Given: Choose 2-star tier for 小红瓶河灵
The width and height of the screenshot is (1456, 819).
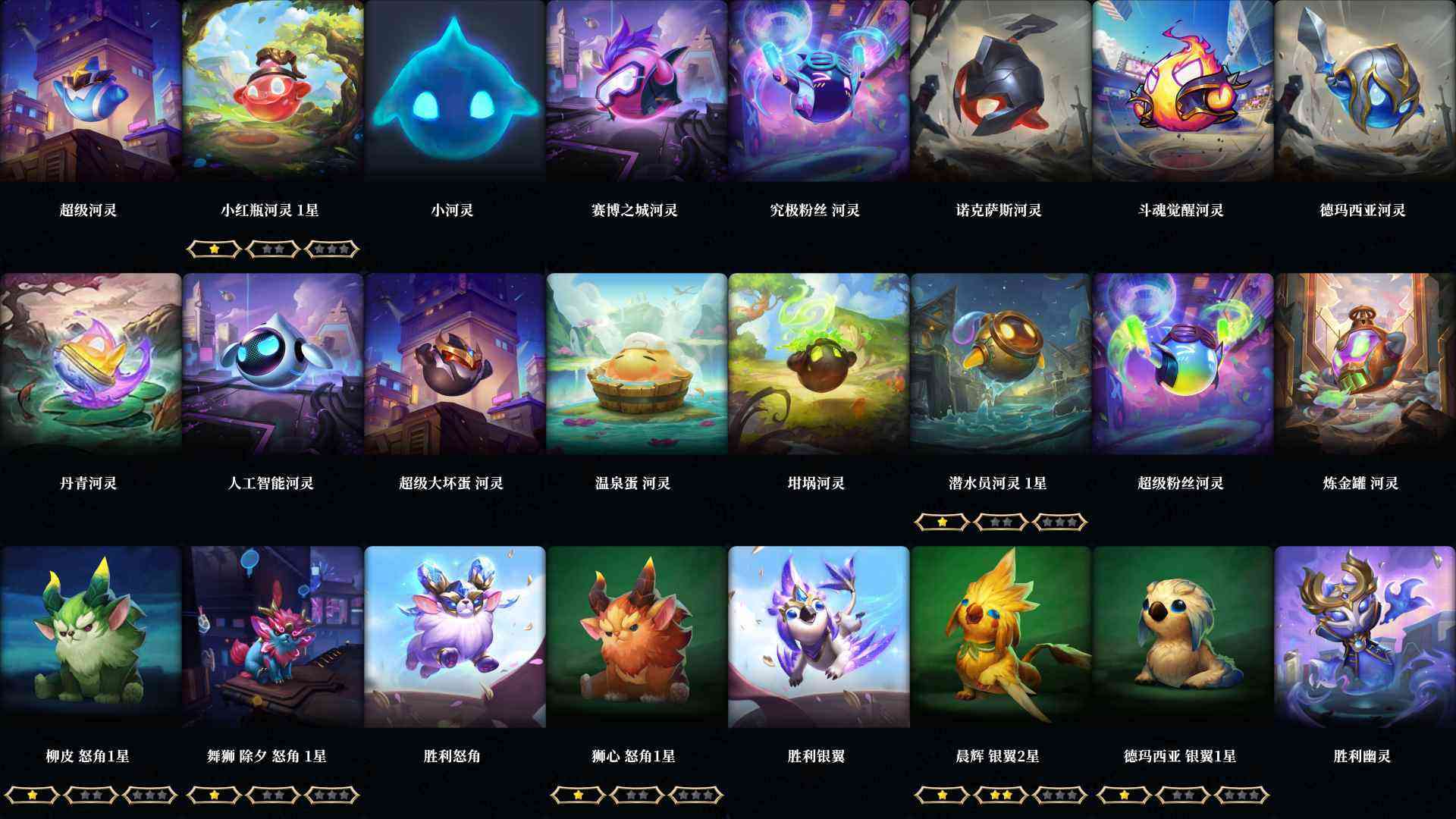Looking at the screenshot, I should pyautogui.click(x=273, y=248).
